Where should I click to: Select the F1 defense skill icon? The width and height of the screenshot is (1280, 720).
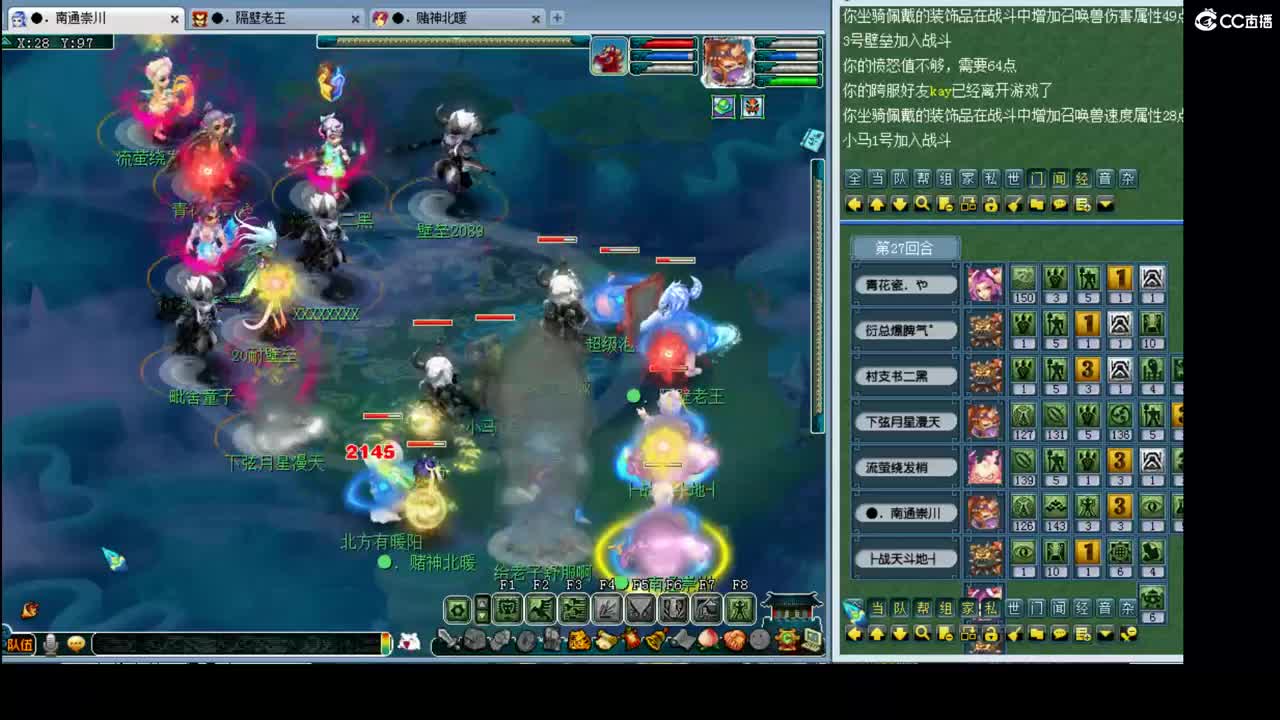point(507,609)
